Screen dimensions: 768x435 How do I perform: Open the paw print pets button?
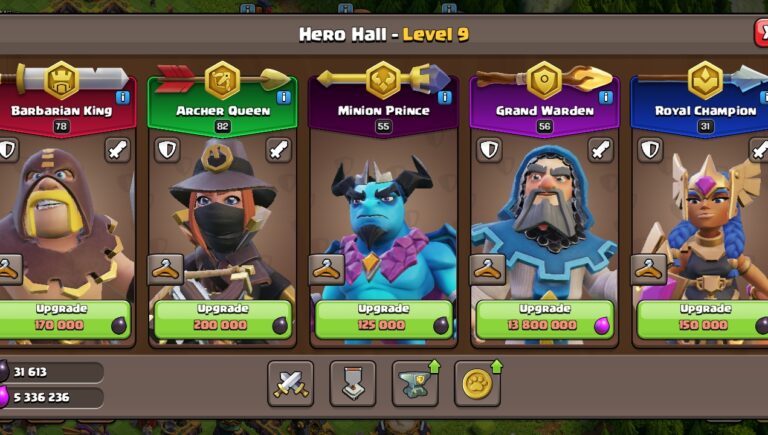click(477, 384)
